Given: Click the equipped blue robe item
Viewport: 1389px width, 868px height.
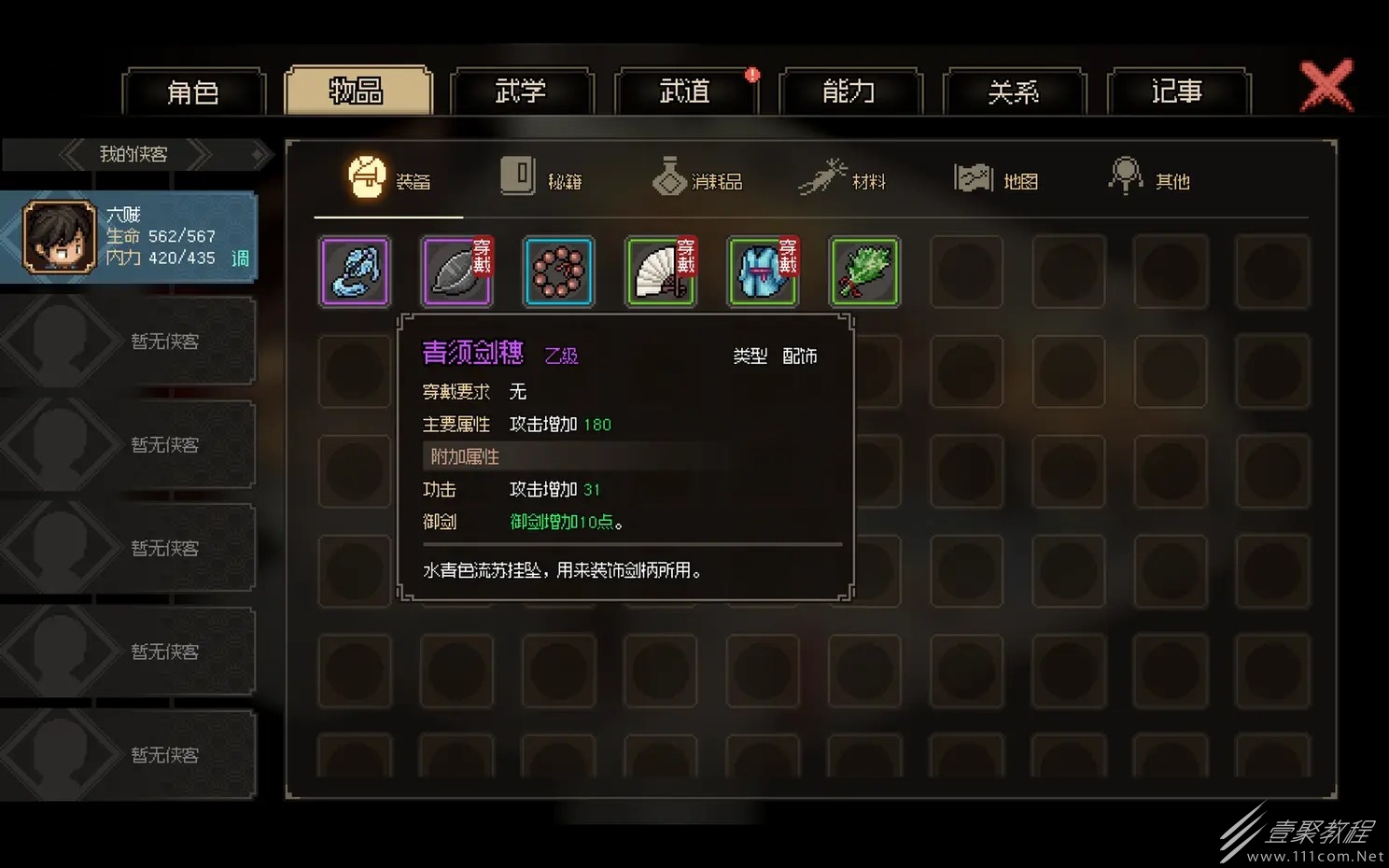Looking at the screenshot, I should coord(763,272).
